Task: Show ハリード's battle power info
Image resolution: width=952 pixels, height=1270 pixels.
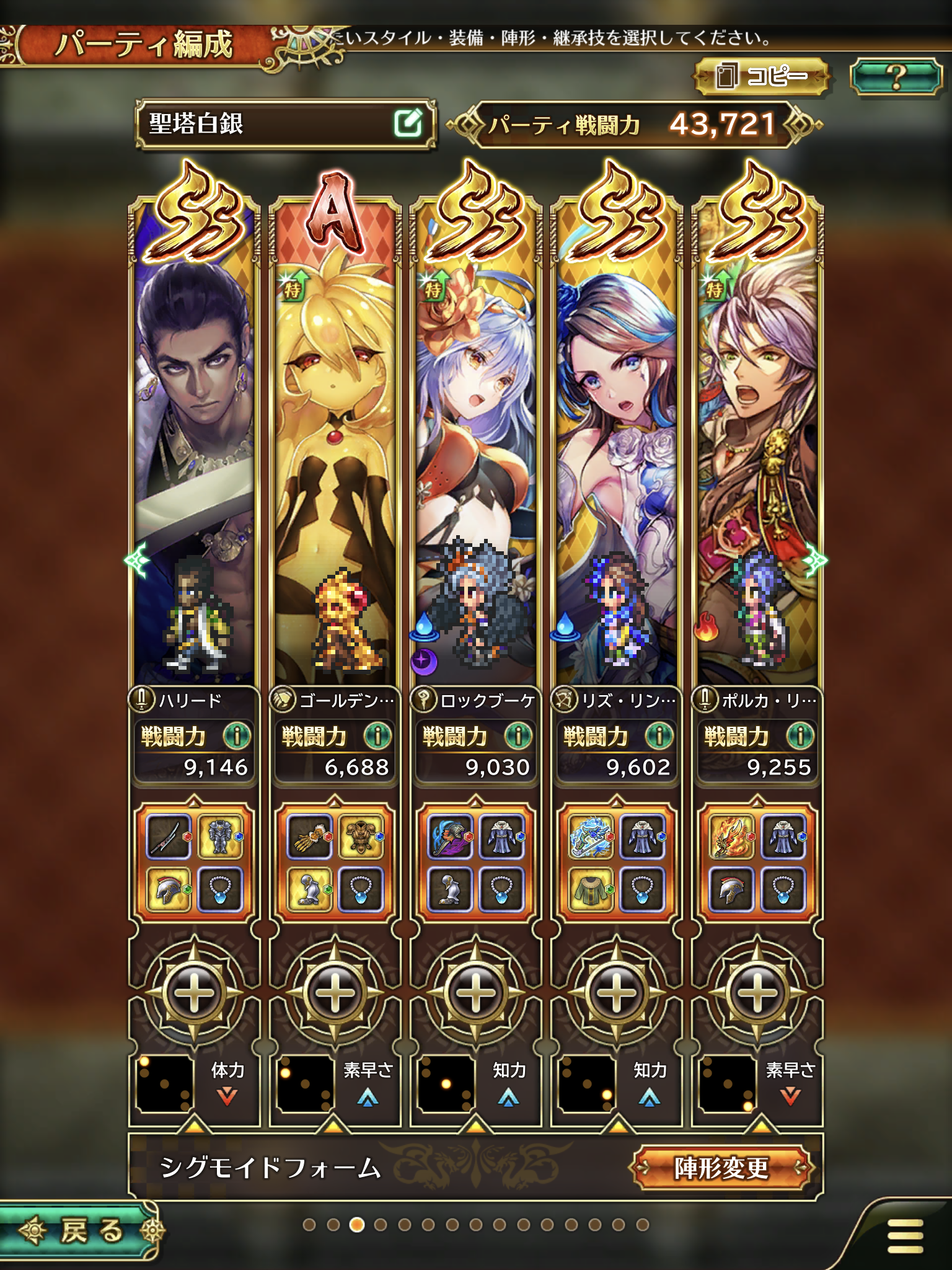Action: [x=237, y=736]
